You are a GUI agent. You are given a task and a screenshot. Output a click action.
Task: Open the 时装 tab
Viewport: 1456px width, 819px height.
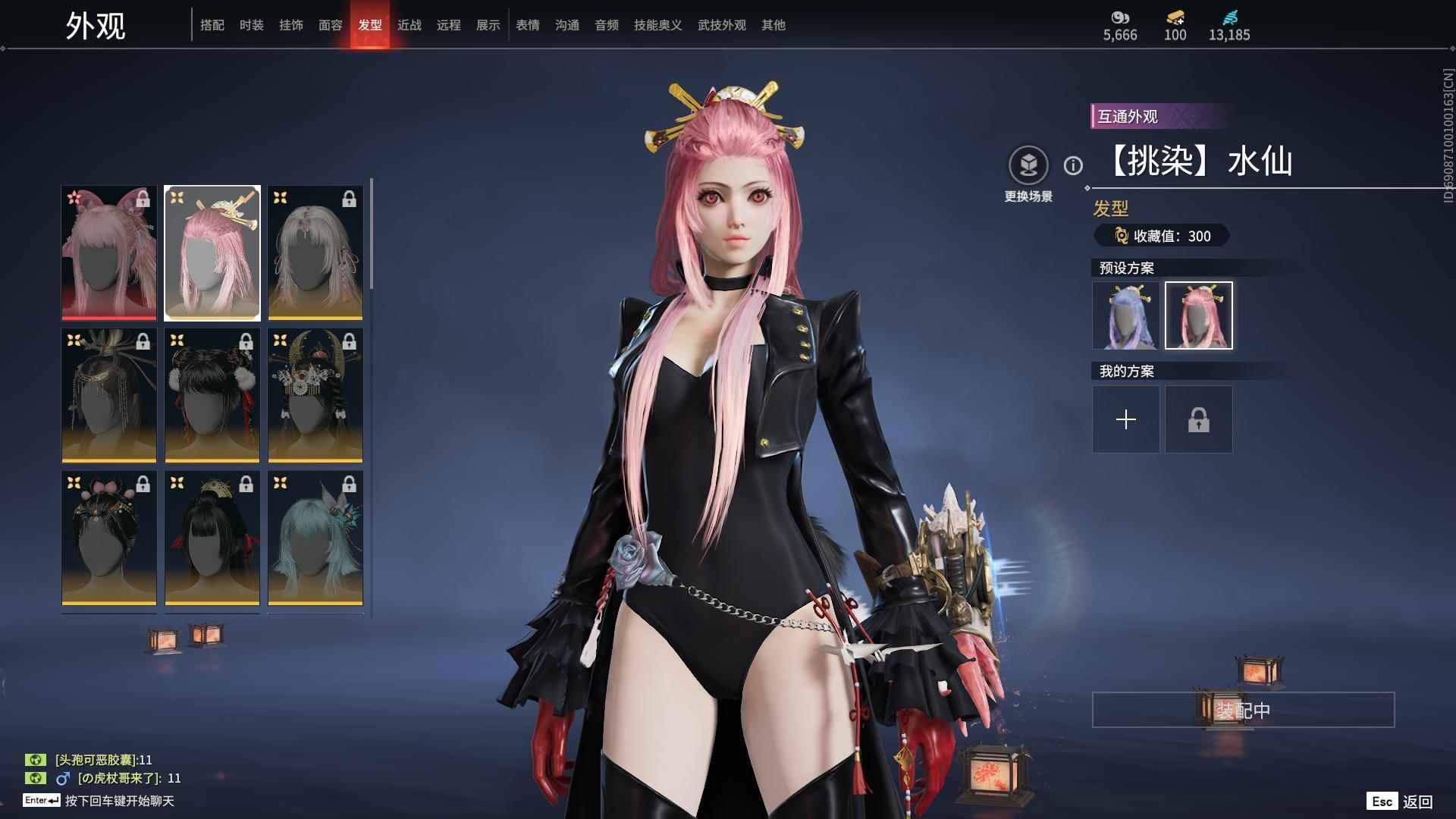click(x=252, y=25)
